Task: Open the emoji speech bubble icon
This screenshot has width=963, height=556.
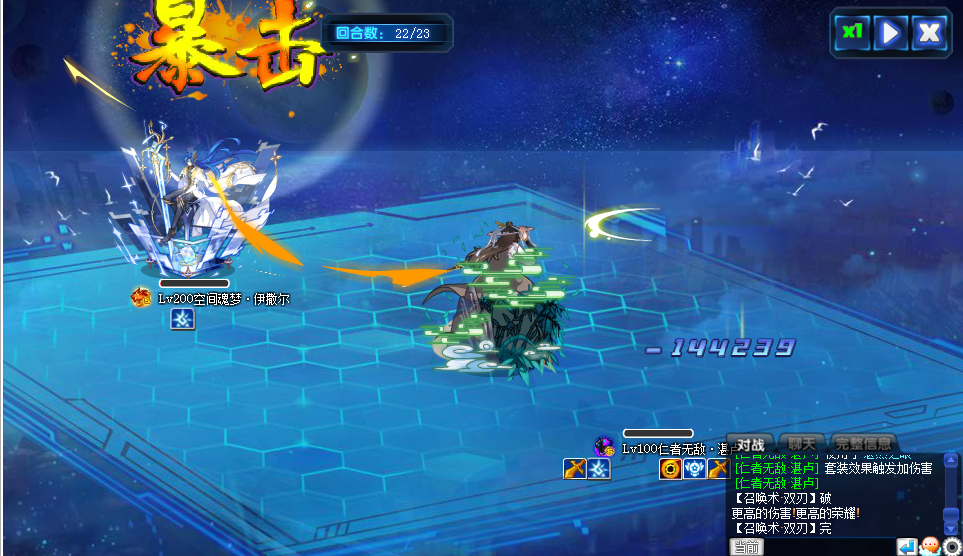Action: tap(930, 547)
